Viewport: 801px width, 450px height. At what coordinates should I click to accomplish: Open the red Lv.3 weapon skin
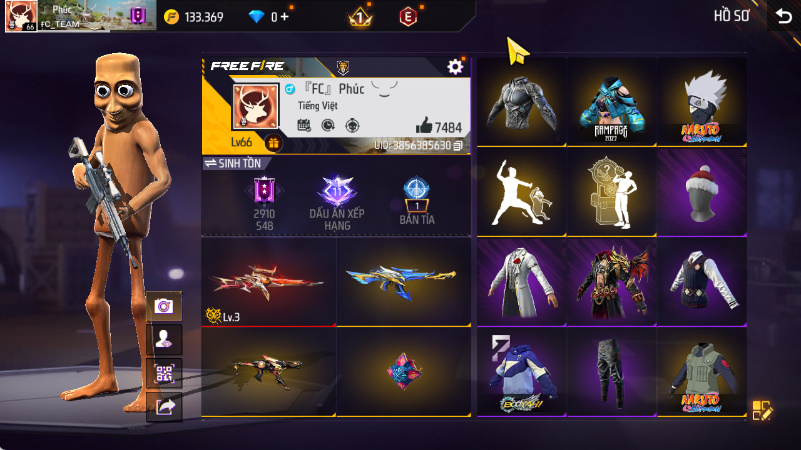pos(267,282)
